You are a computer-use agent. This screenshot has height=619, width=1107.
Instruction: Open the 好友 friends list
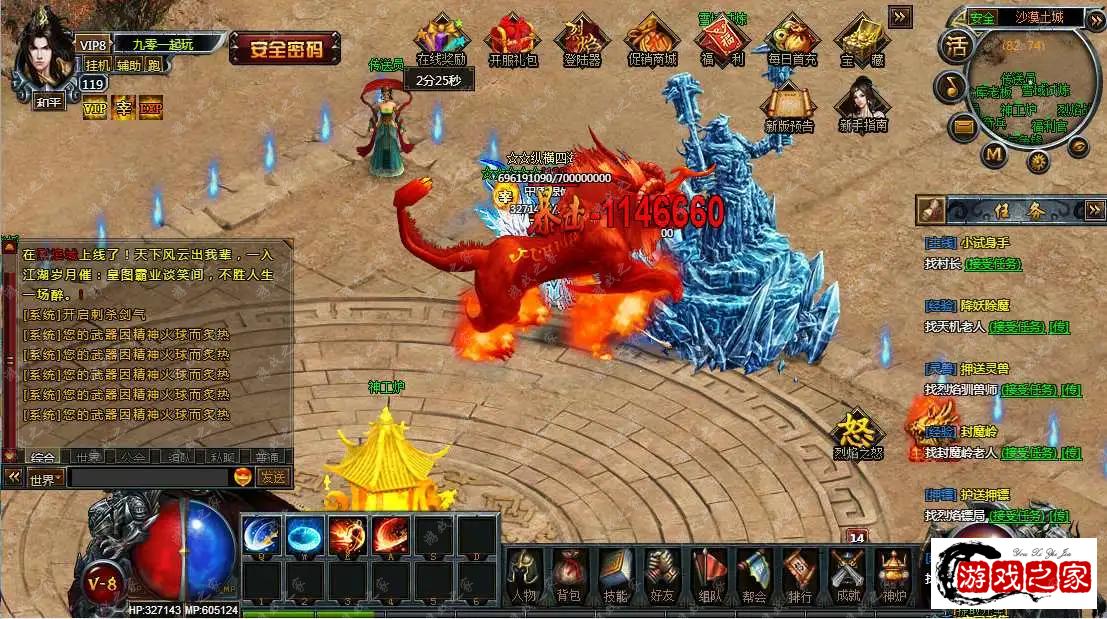pyautogui.click(x=662, y=577)
